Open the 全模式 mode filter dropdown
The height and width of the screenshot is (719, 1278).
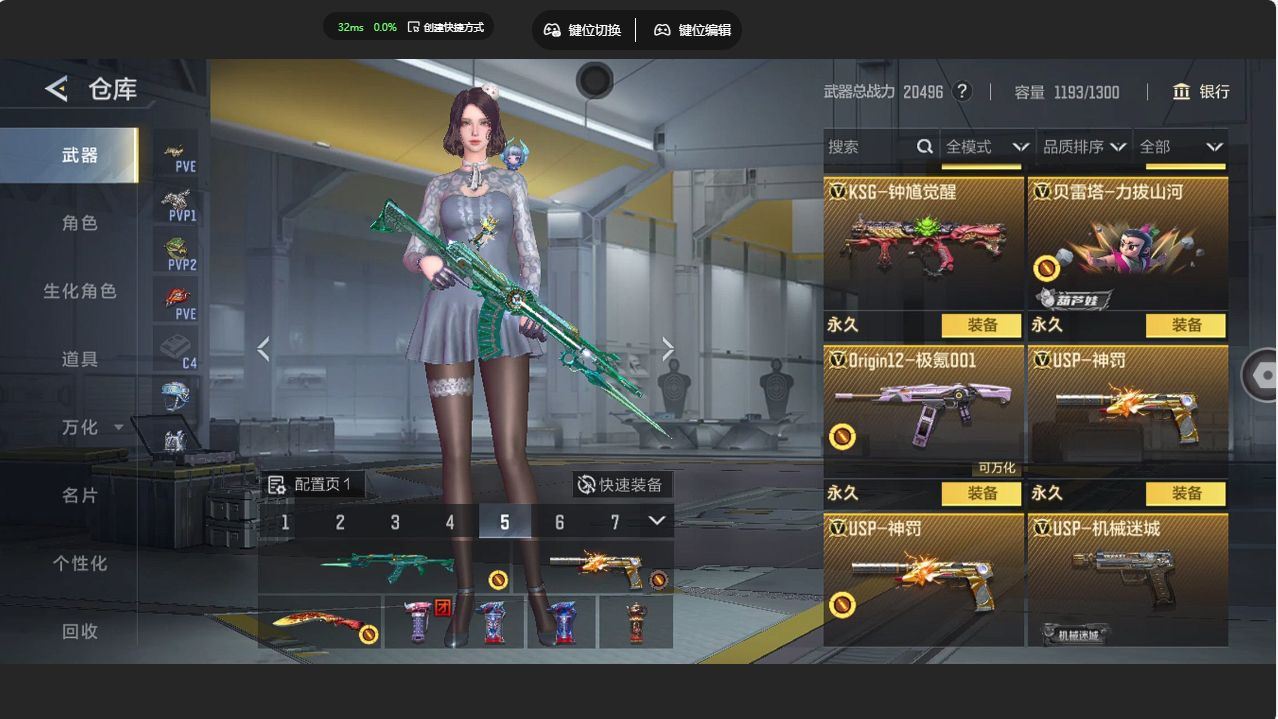pos(984,147)
